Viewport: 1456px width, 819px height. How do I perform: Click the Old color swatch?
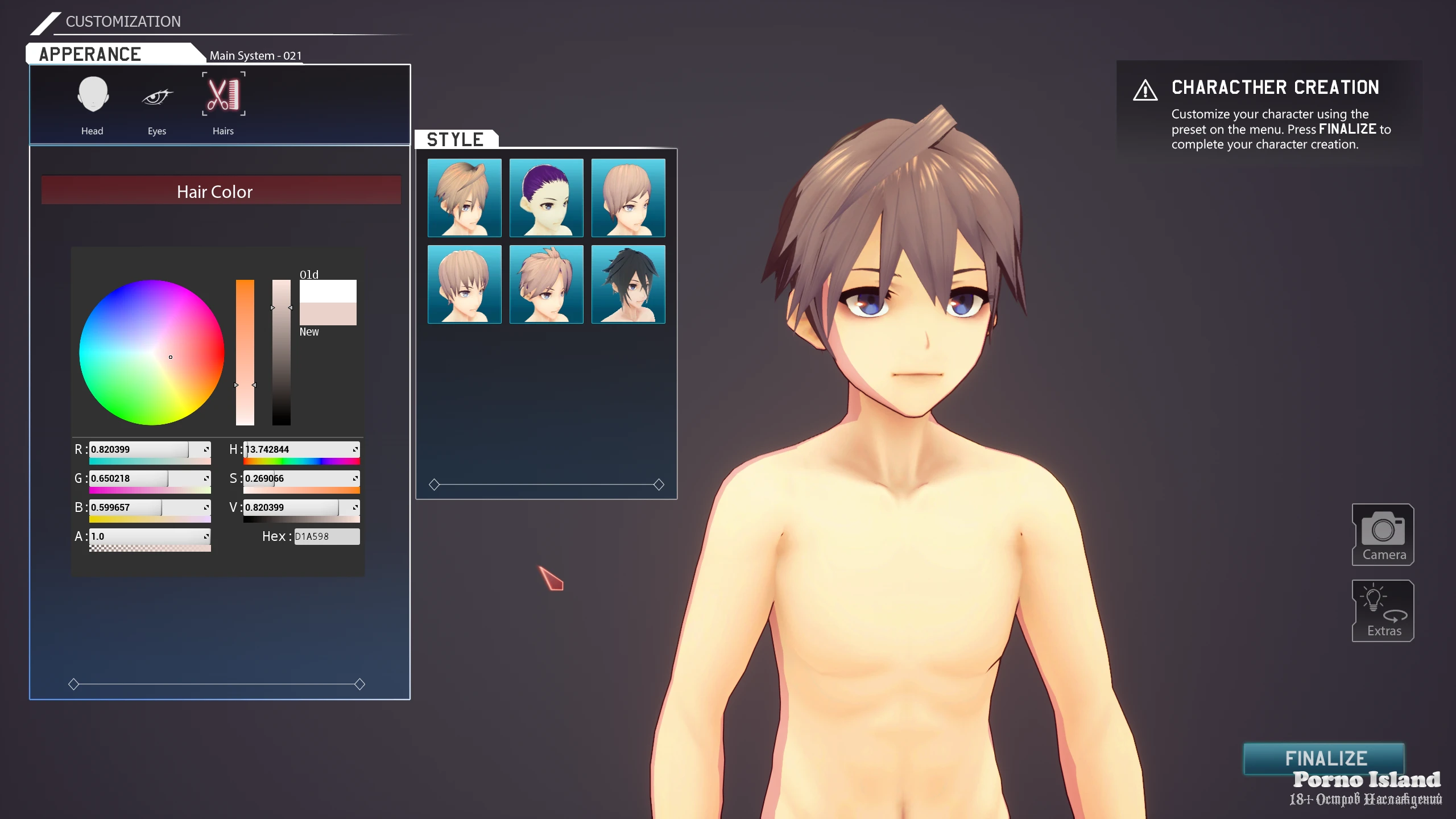[328, 291]
